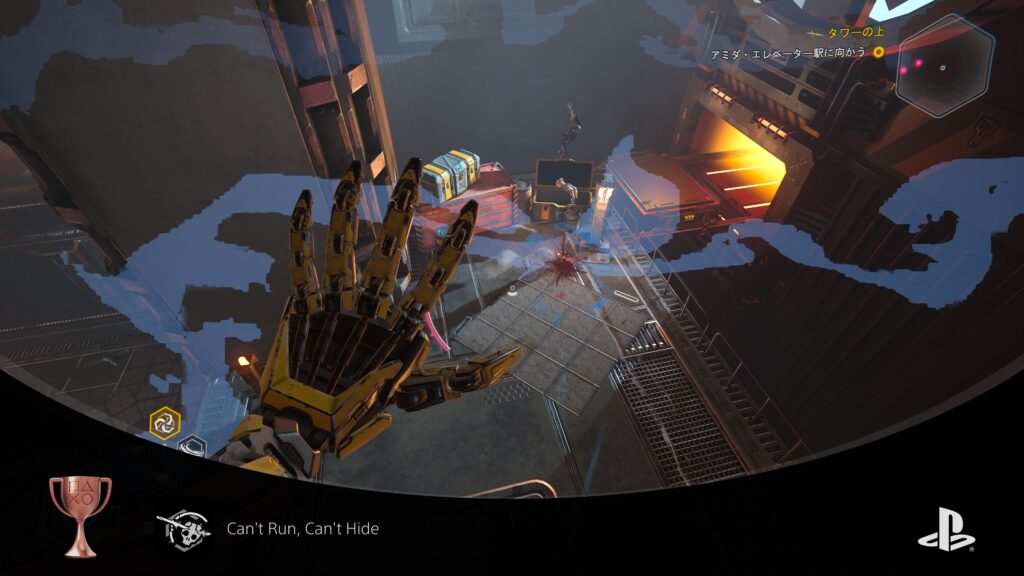The width and height of the screenshot is (1024, 576).
Task: Open the Can't Run, Can't Hide trophy
Action: click(x=303, y=528)
